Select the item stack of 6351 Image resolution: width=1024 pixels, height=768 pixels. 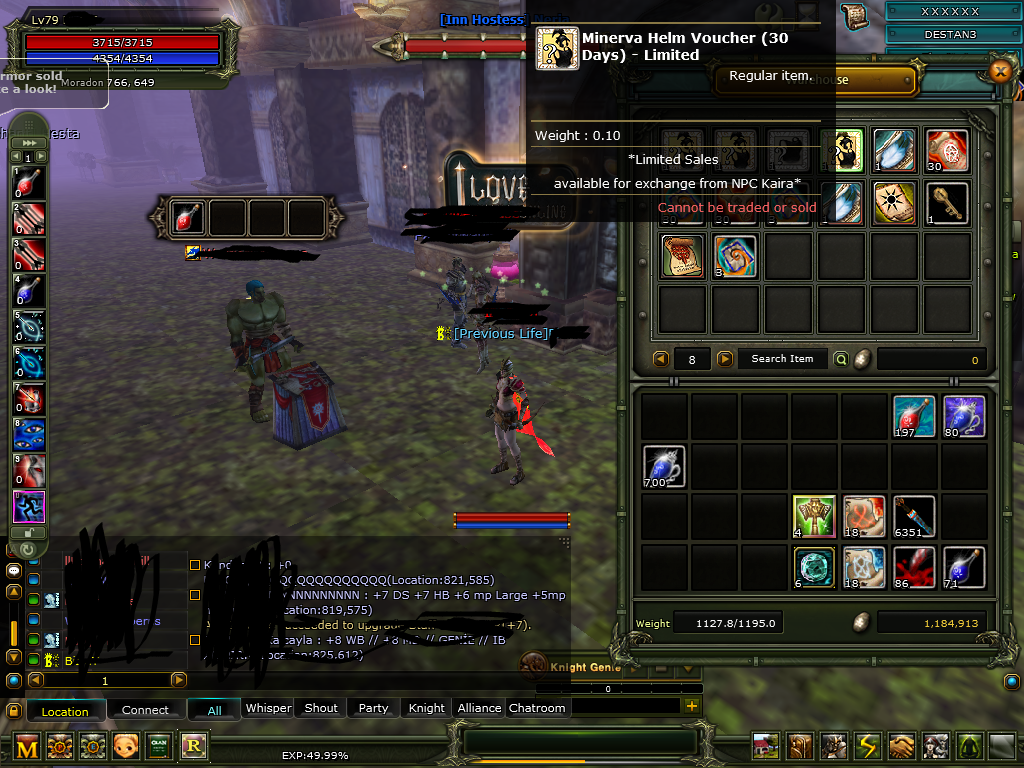914,516
